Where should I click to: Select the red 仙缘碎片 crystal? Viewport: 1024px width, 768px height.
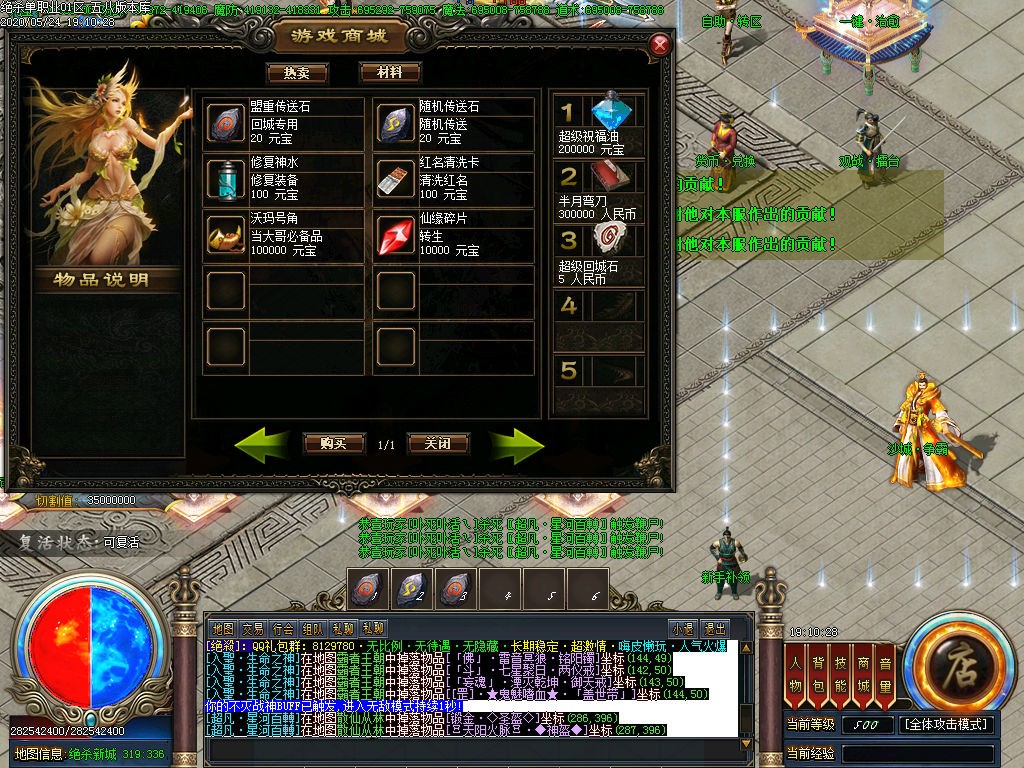click(x=396, y=235)
